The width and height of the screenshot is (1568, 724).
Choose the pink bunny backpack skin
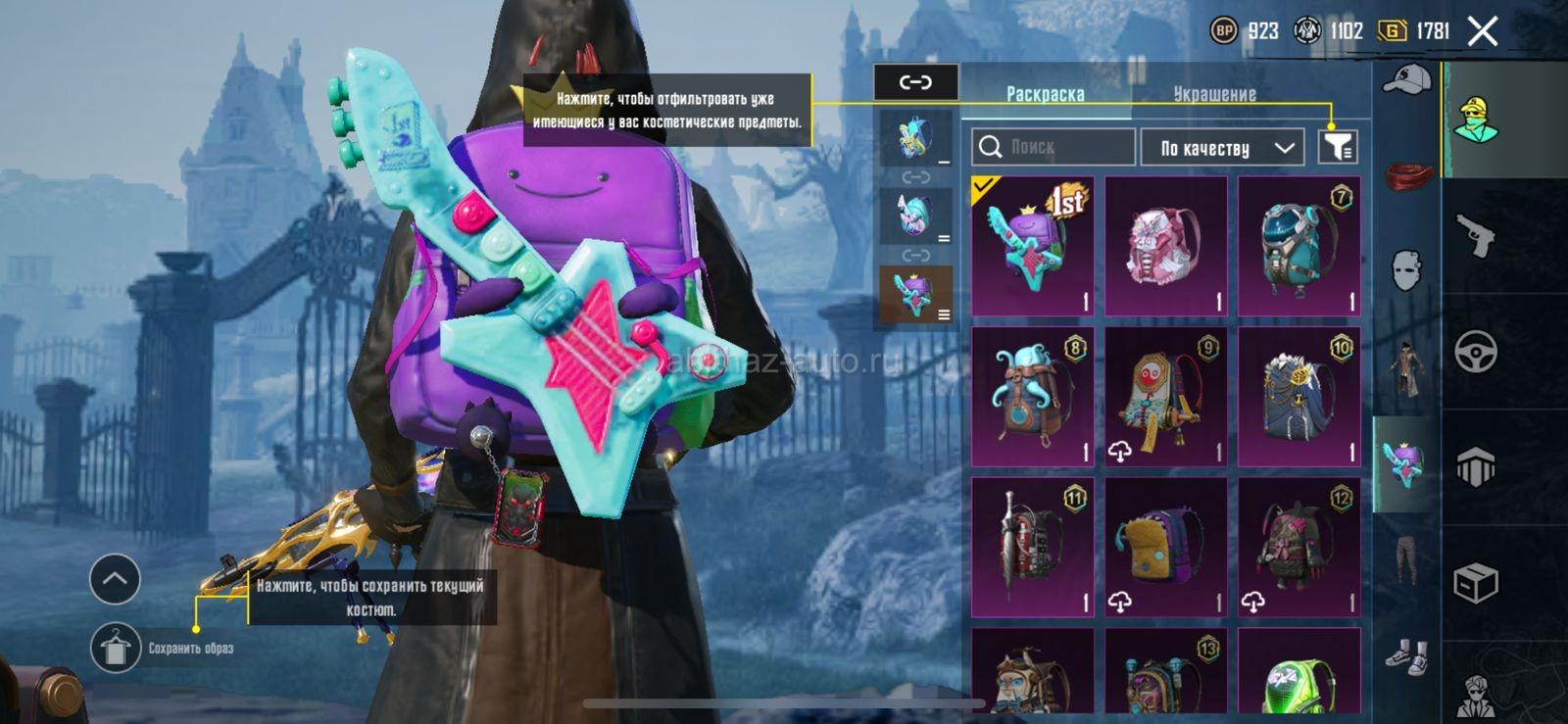[1165, 246]
